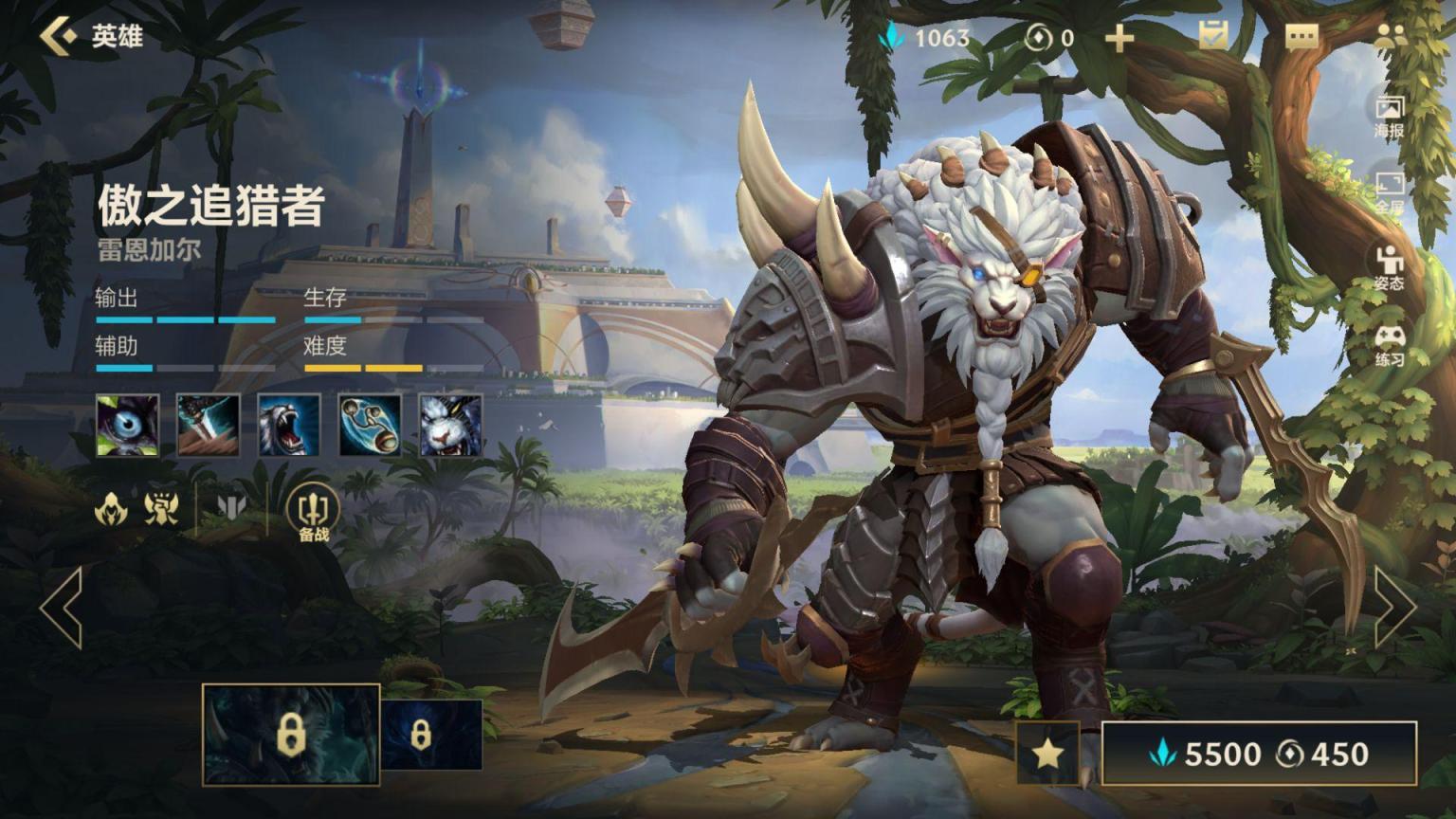Screen dimensions: 1456x819
Task: Select the blue eye passive ability icon
Action: tap(127, 426)
